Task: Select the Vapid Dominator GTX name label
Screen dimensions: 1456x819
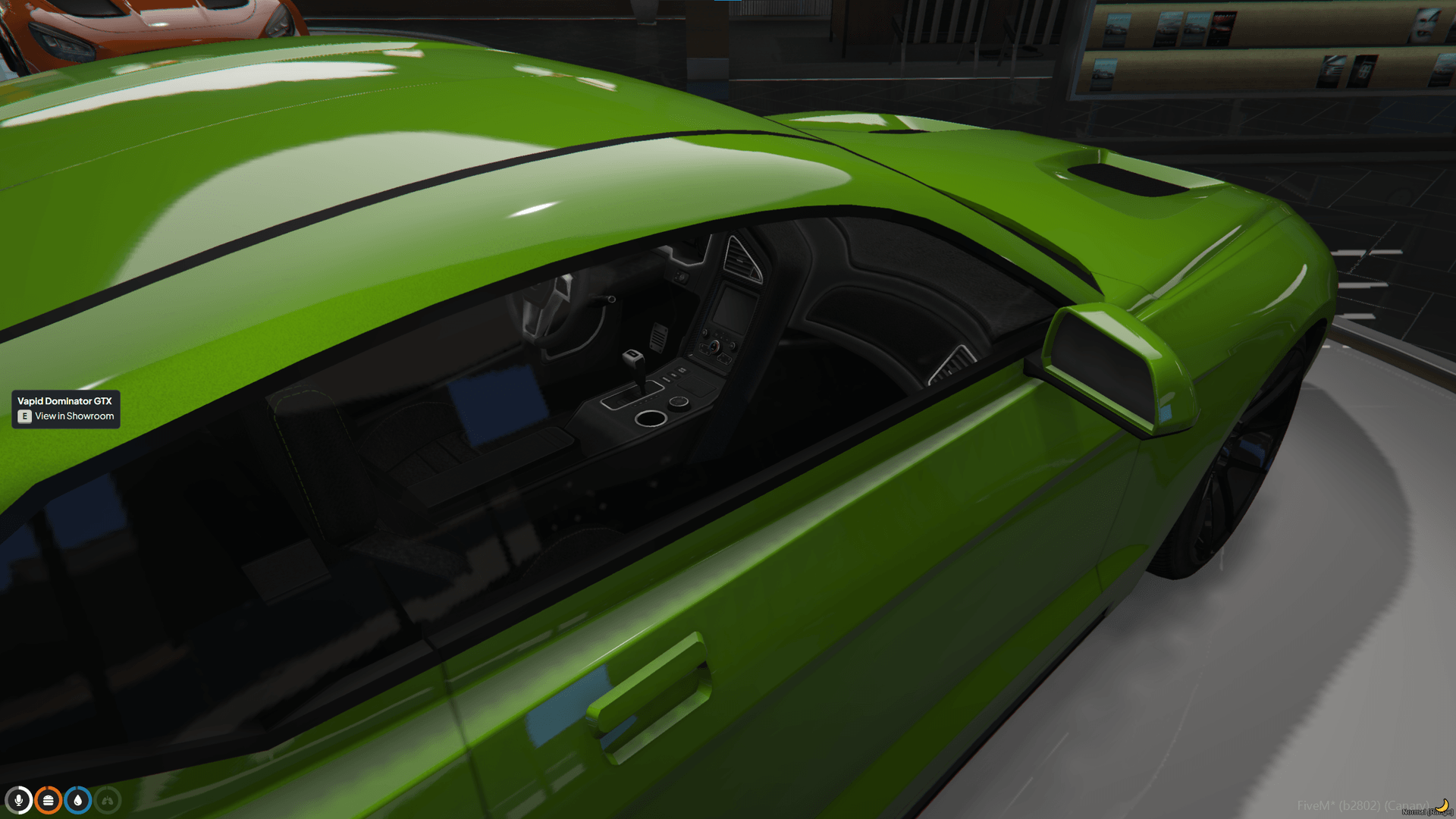Action: [x=64, y=400]
